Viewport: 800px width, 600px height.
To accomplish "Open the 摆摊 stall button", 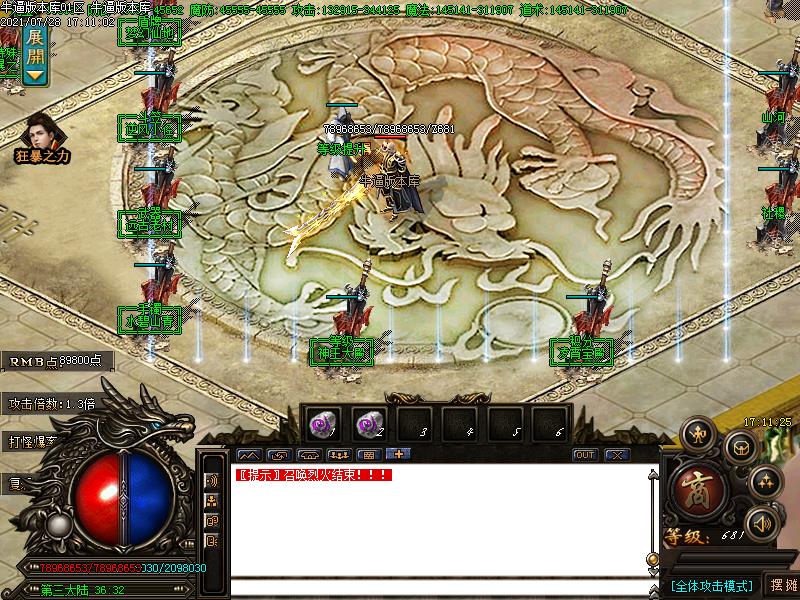I will click(782, 585).
